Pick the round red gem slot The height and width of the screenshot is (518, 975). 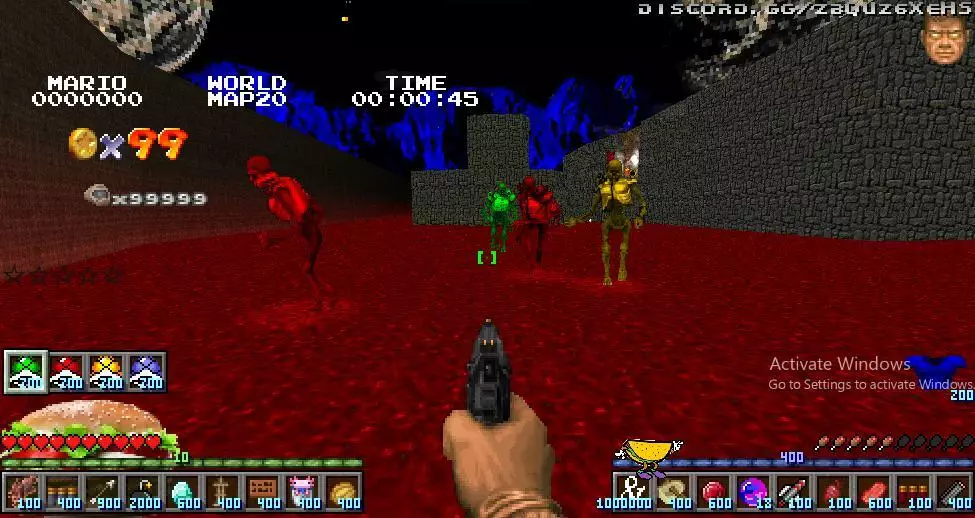coord(713,492)
